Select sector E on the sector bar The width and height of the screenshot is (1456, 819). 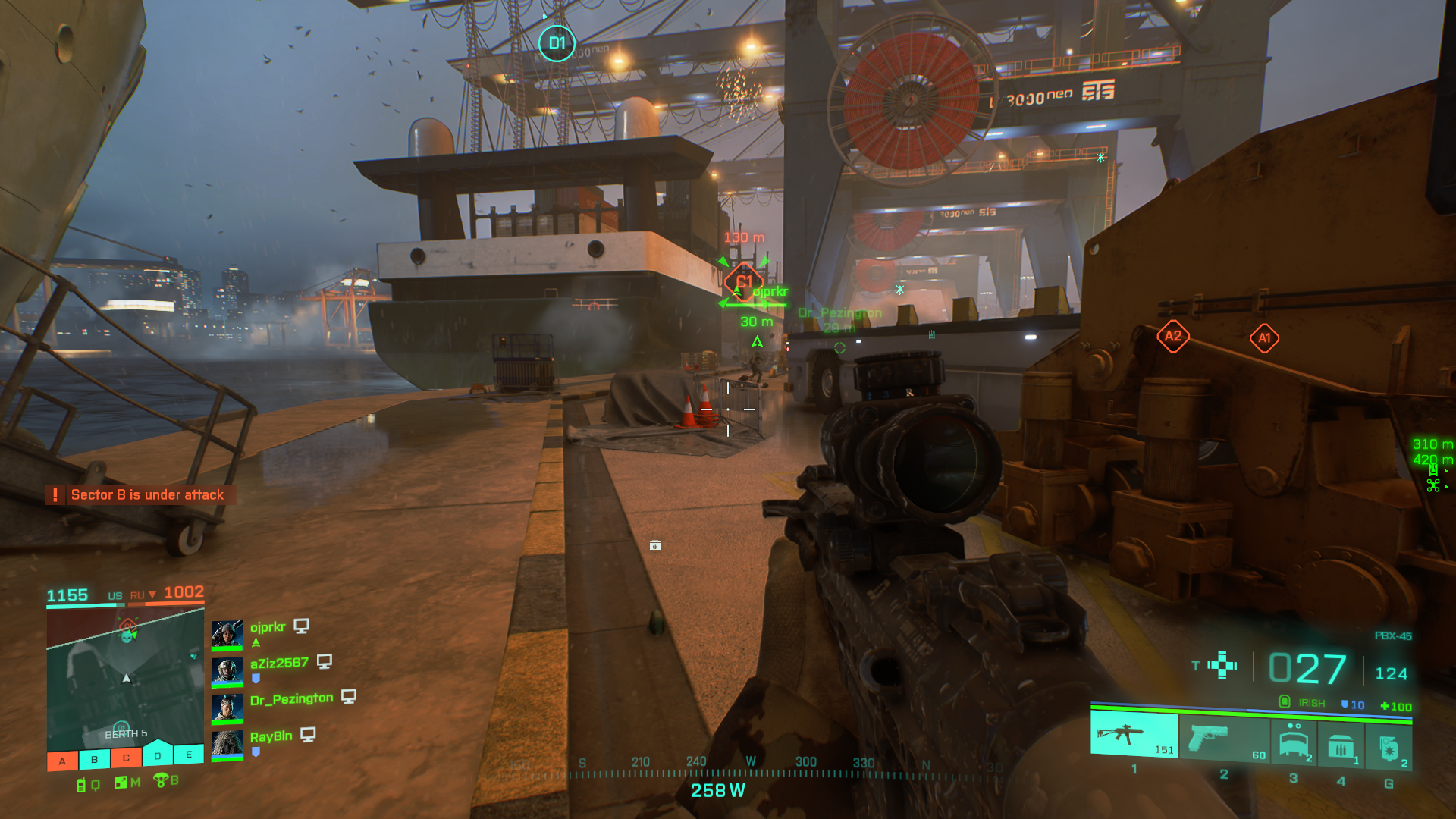[189, 754]
